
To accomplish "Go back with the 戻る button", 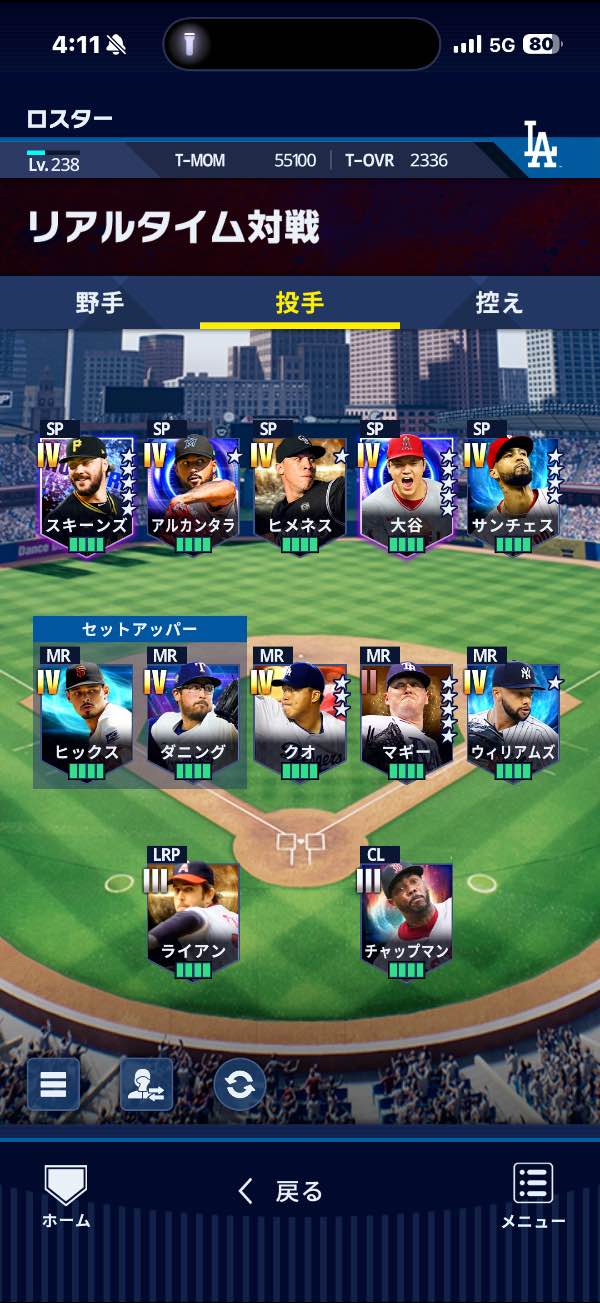I will tap(281, 1191).
